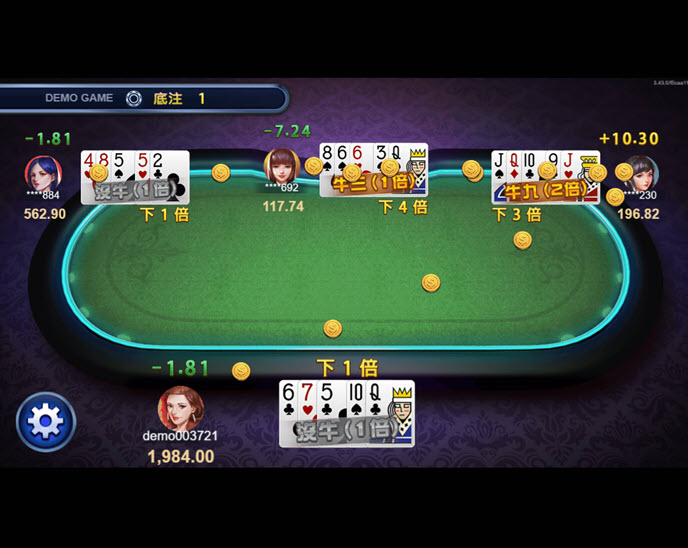This screenshot has width=688, height=548.
Task: Tap the avatar of player ****230
Action: 641,172
